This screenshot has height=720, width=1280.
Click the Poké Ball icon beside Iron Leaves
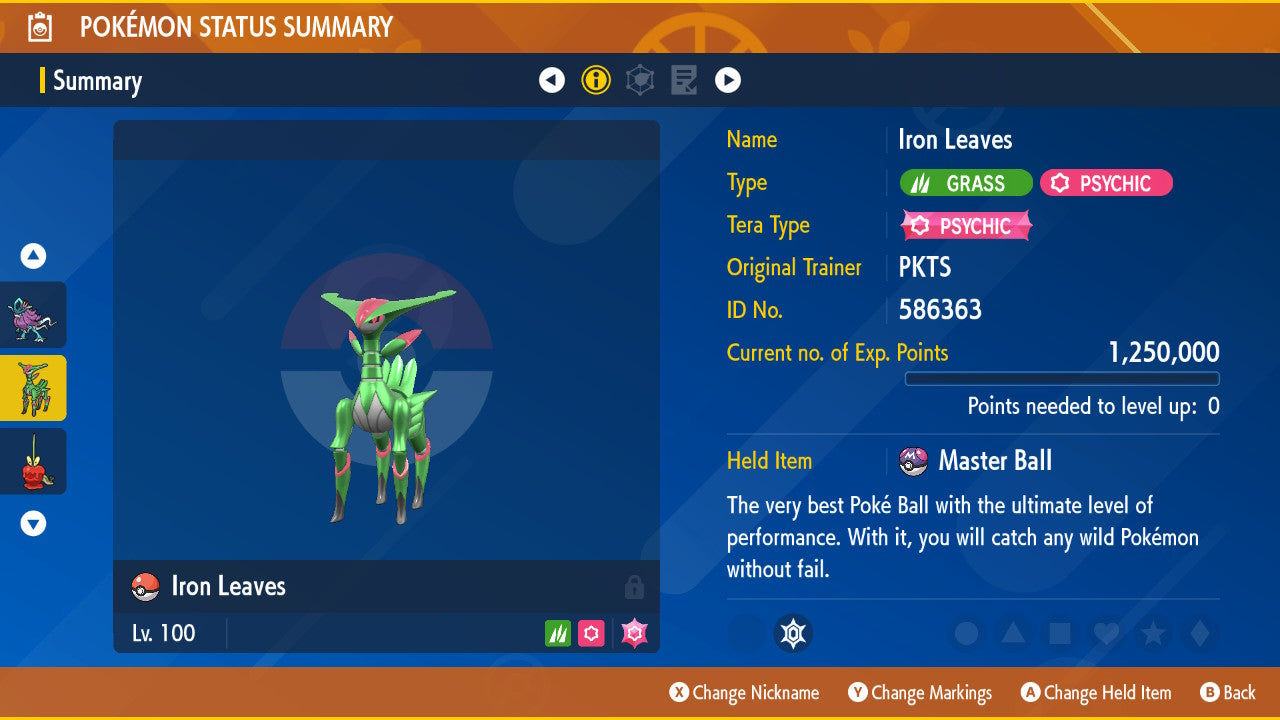(144, 587)
